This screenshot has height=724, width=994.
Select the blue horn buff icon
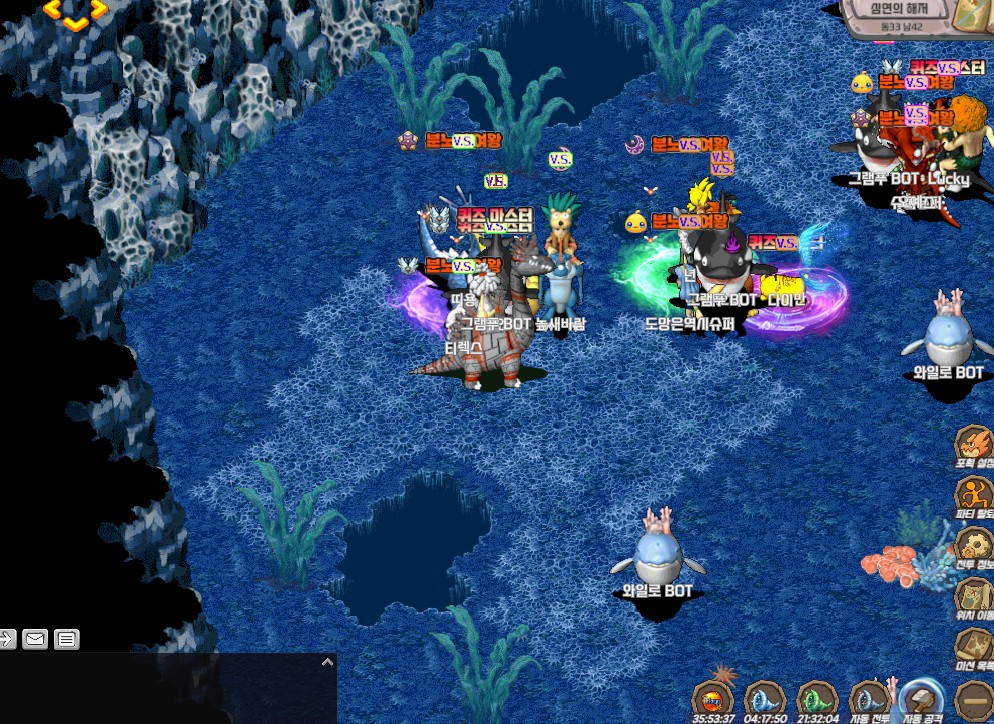point(764,699)
